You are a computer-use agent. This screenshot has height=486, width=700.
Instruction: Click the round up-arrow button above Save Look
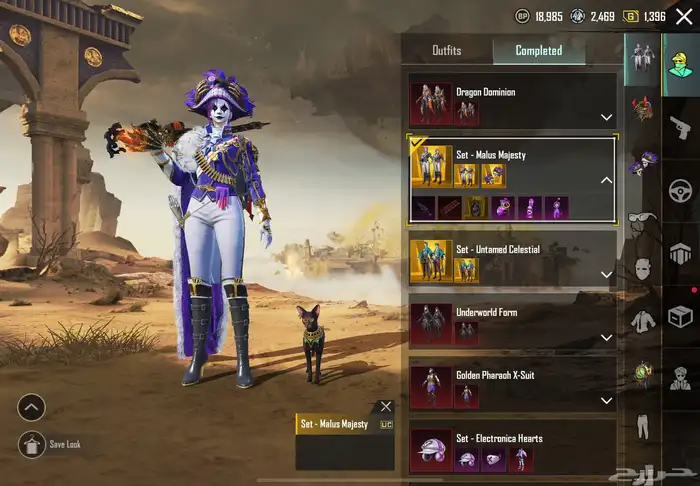pos(31,407)
